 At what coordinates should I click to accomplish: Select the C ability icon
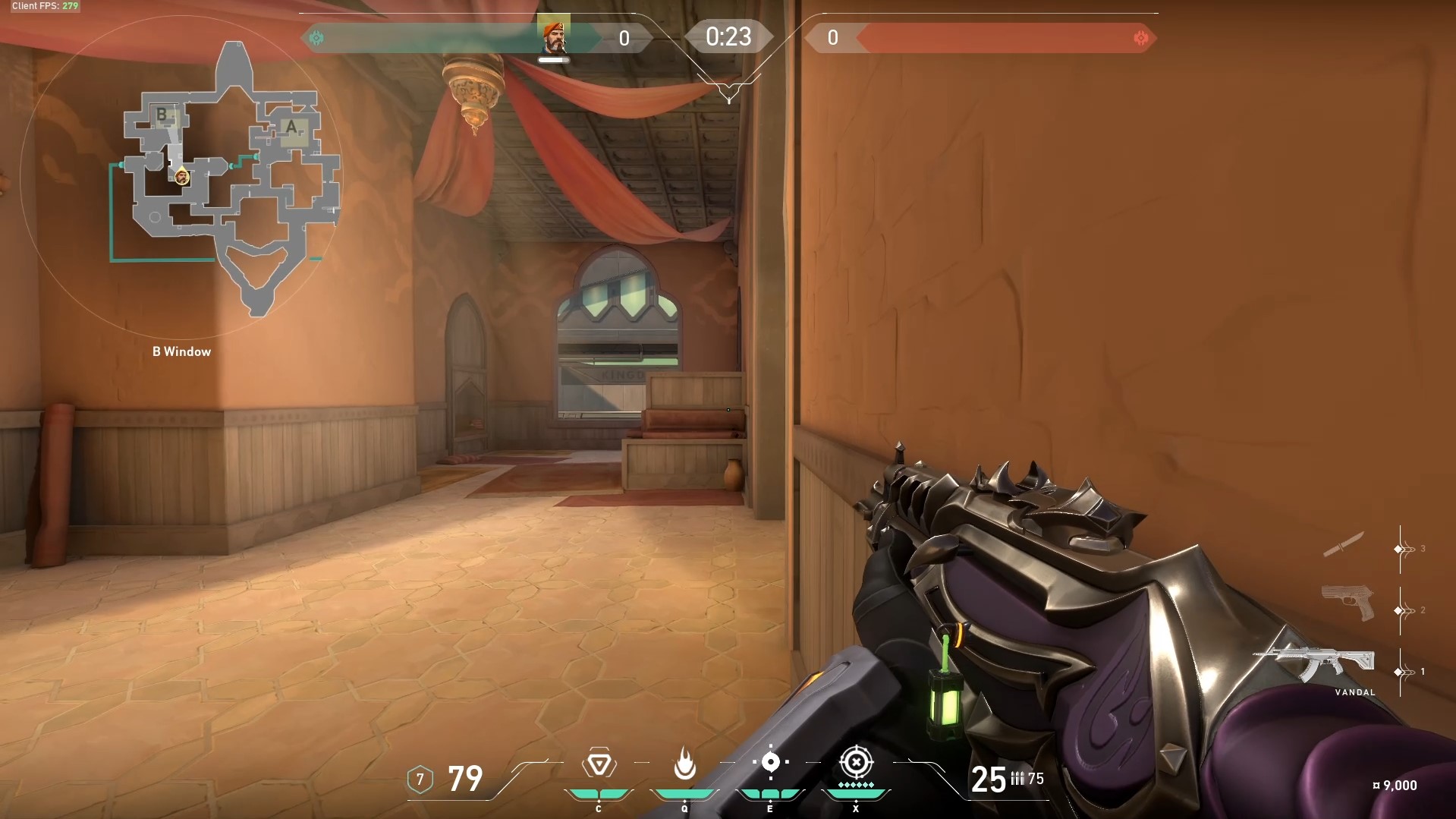[x=599, y=764]
